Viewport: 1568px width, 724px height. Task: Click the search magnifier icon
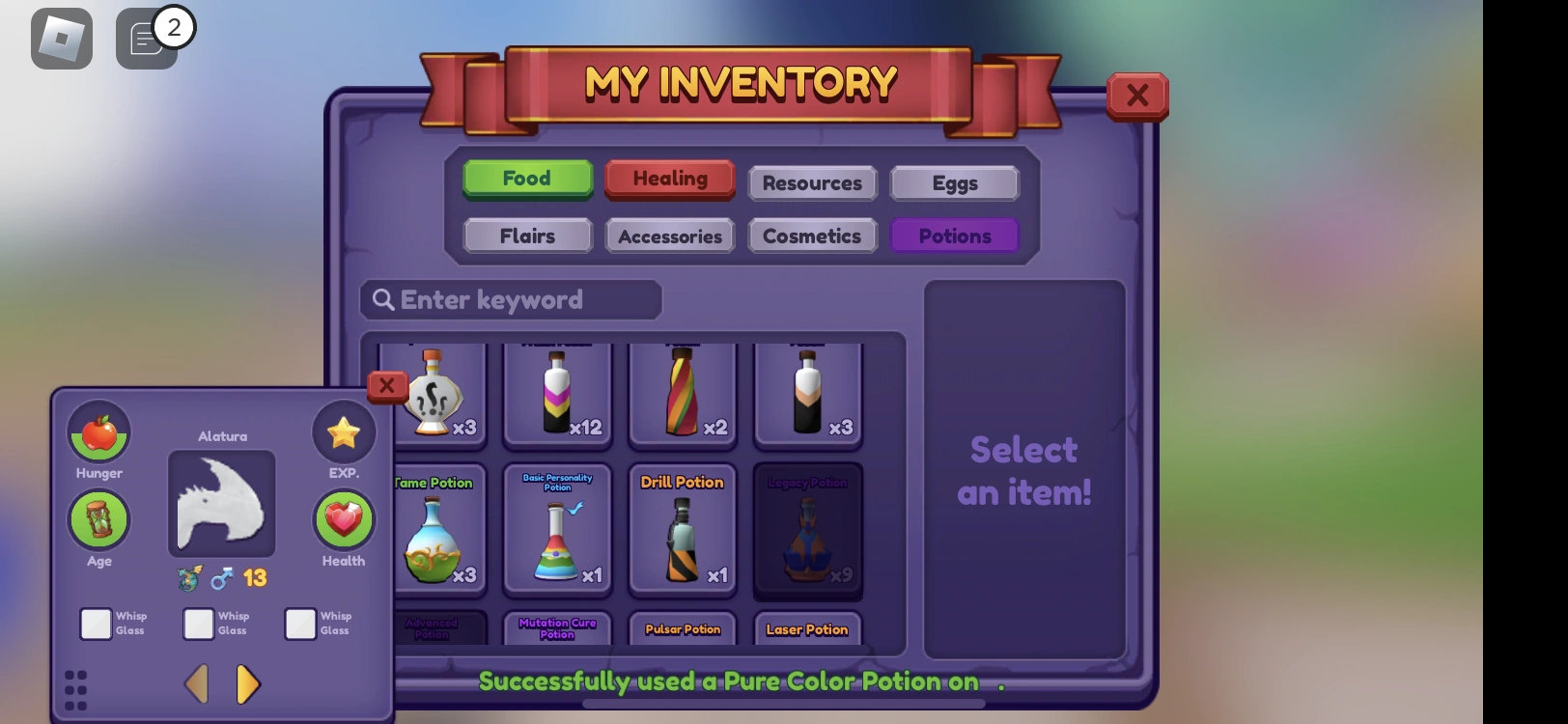tap(383, 300)
